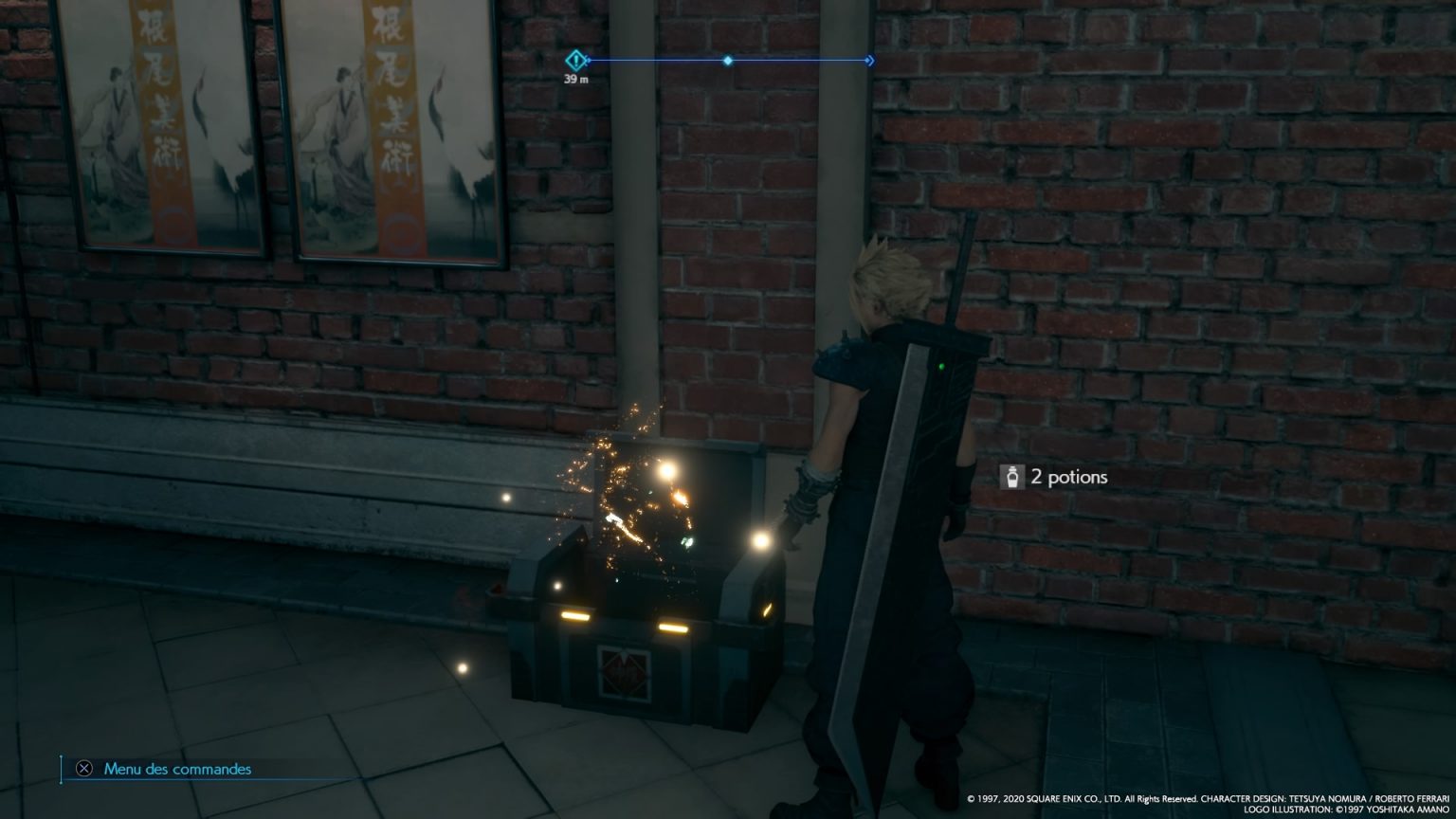Image resolution: width=1456 pixels, height=819 pixels.
Task: Click the Square Enix copyright text line
Action: 1081,797
